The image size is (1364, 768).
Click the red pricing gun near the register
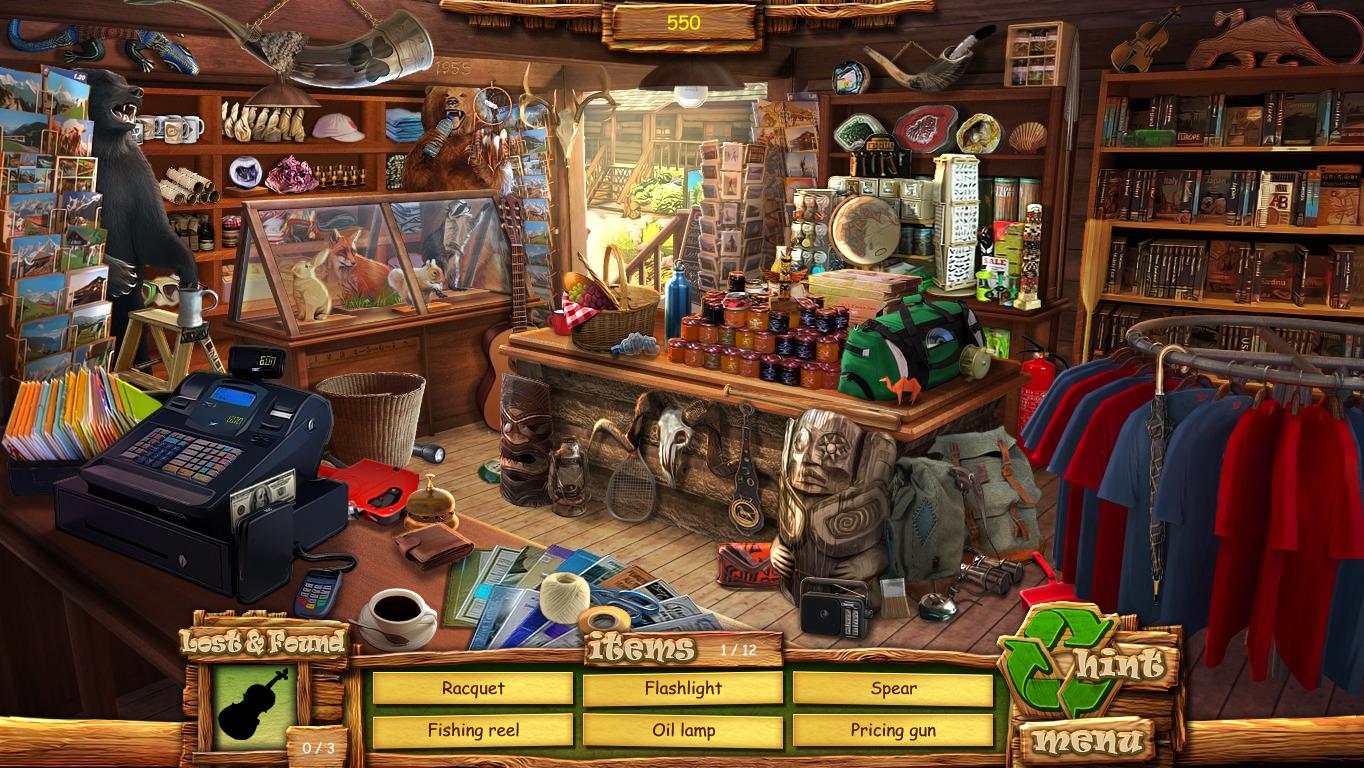[x=375, y=490]
